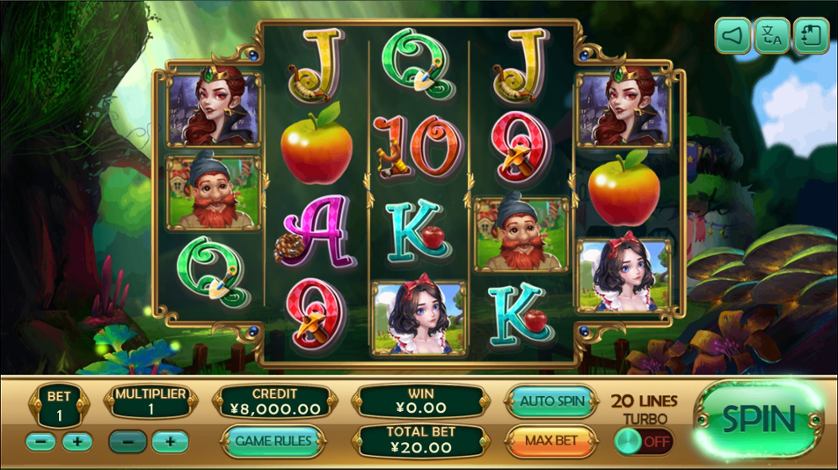Toggle the Turbo switch on
The height and width of the screenshot is (470, 838).
(x=644, y=440)
